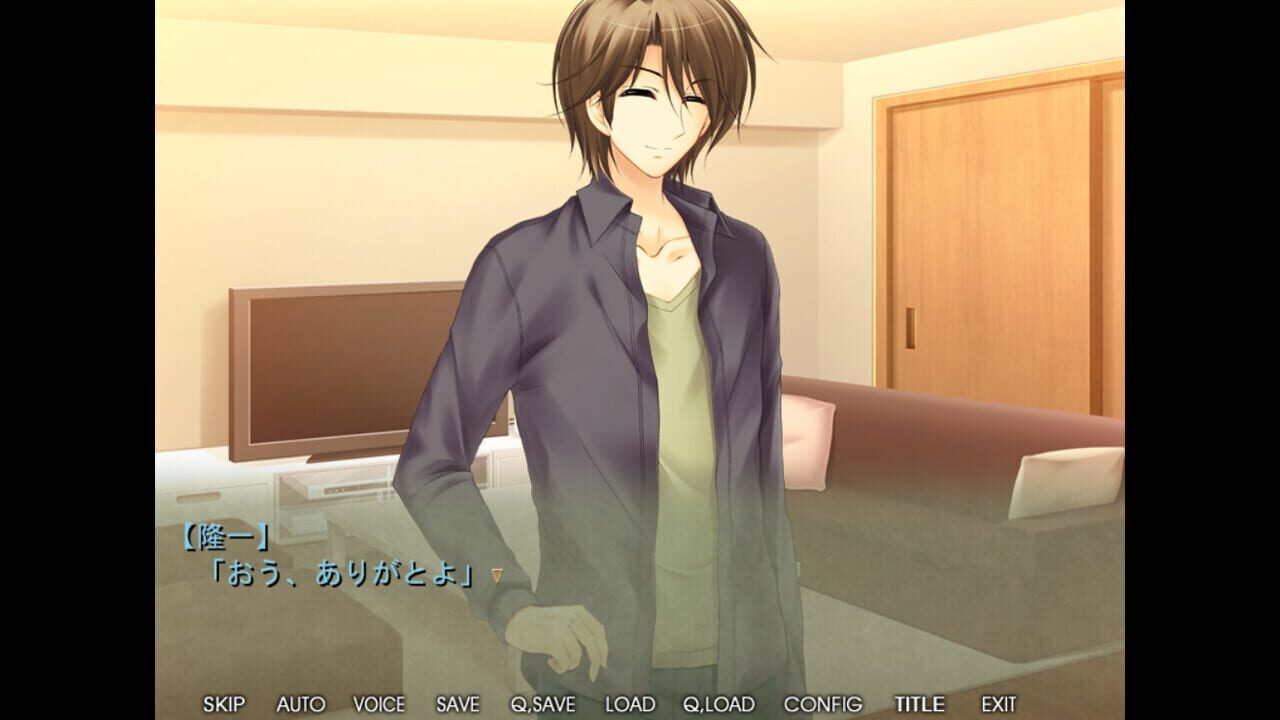The image size is (1280, 720).
Task: Enable AUTO text advance mode
Action: click(300, 704)
